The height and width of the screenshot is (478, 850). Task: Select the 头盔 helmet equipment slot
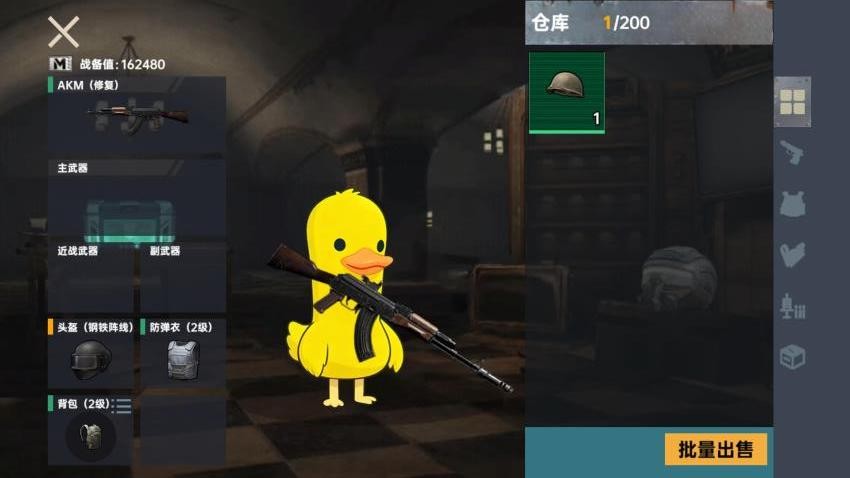pyautogui.click(x=91, y=354)
